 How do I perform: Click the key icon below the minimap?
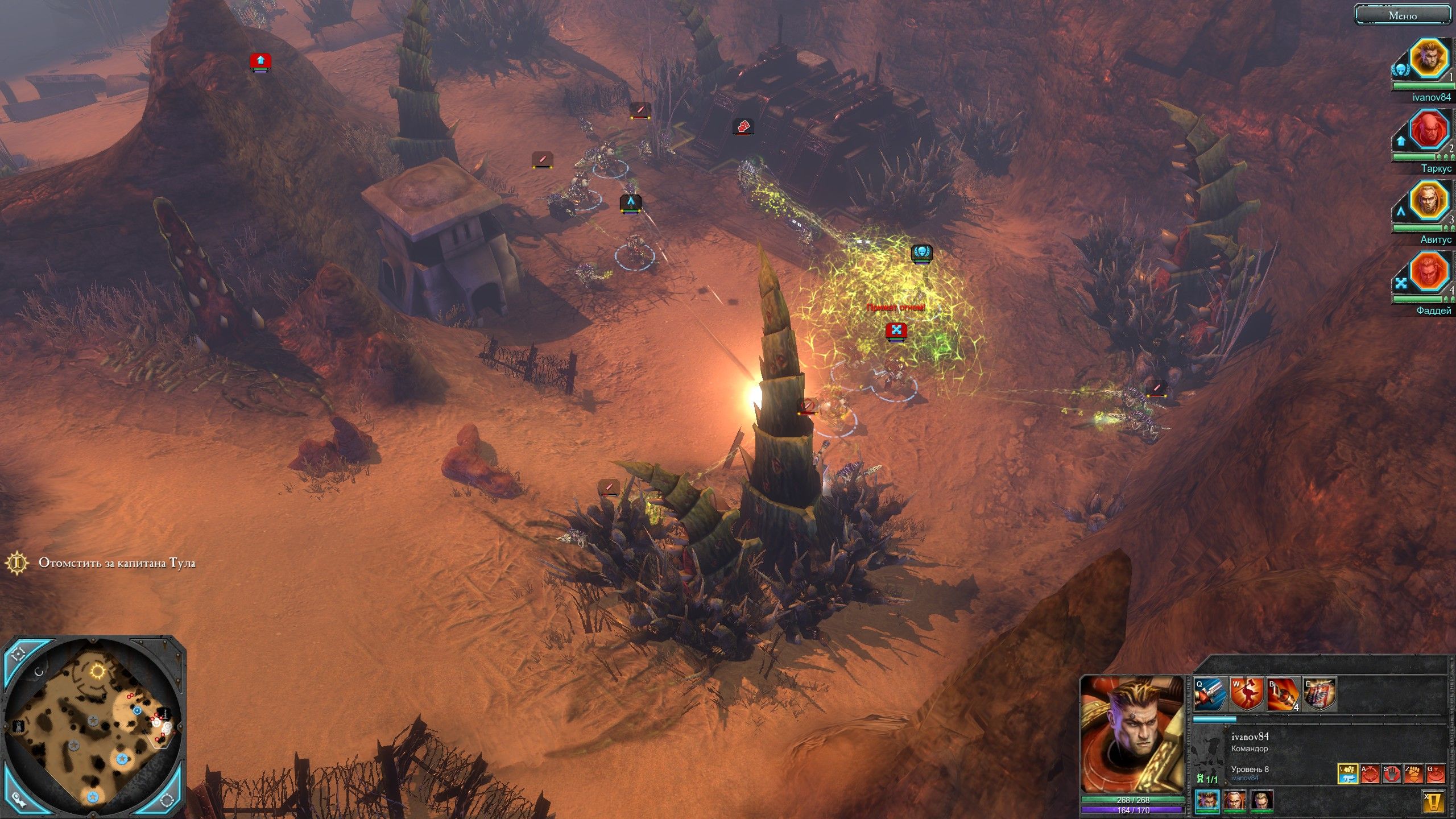coord(17,801)
